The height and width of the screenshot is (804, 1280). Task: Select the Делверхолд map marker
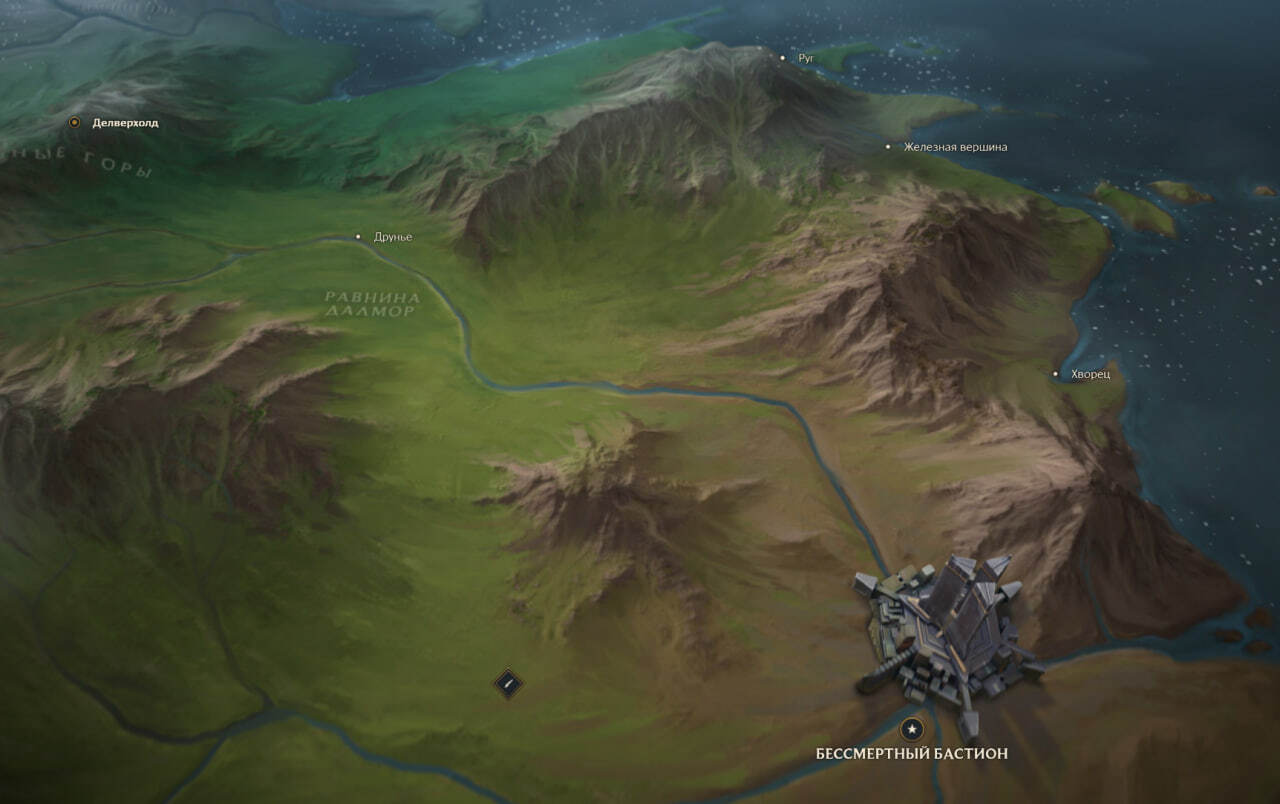click(74, 123)
